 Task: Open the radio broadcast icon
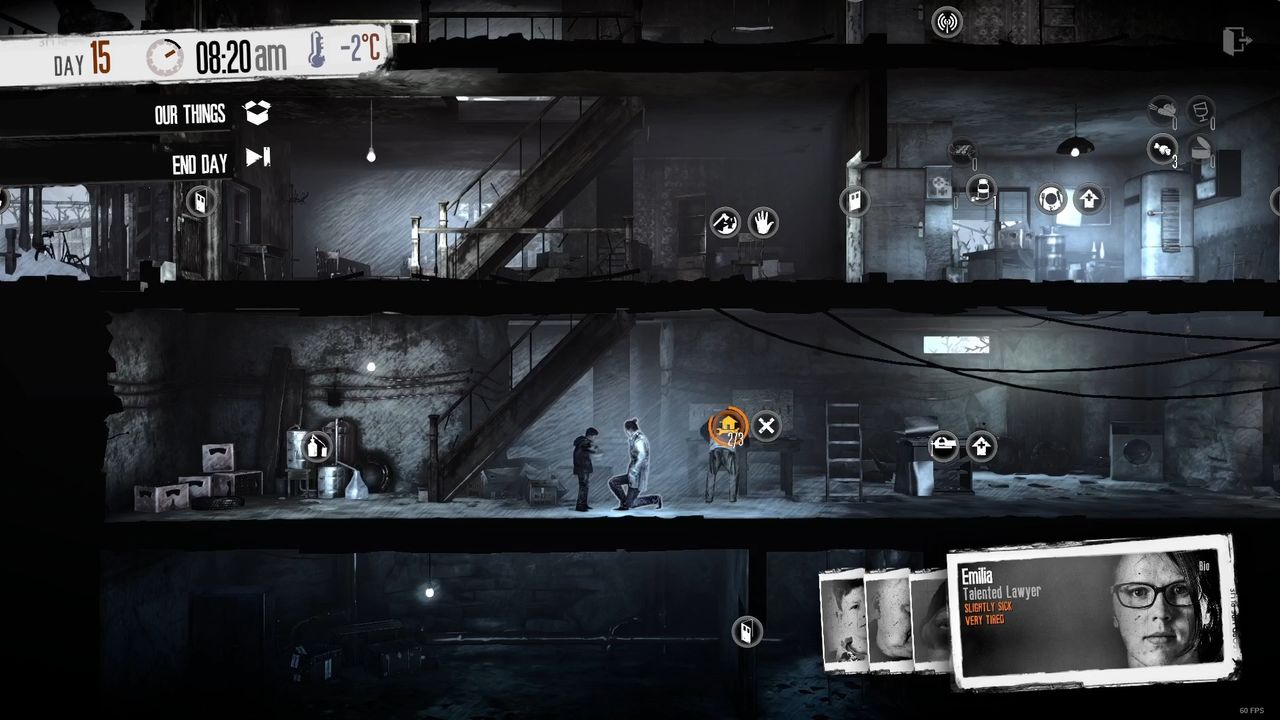coord(946,22)
